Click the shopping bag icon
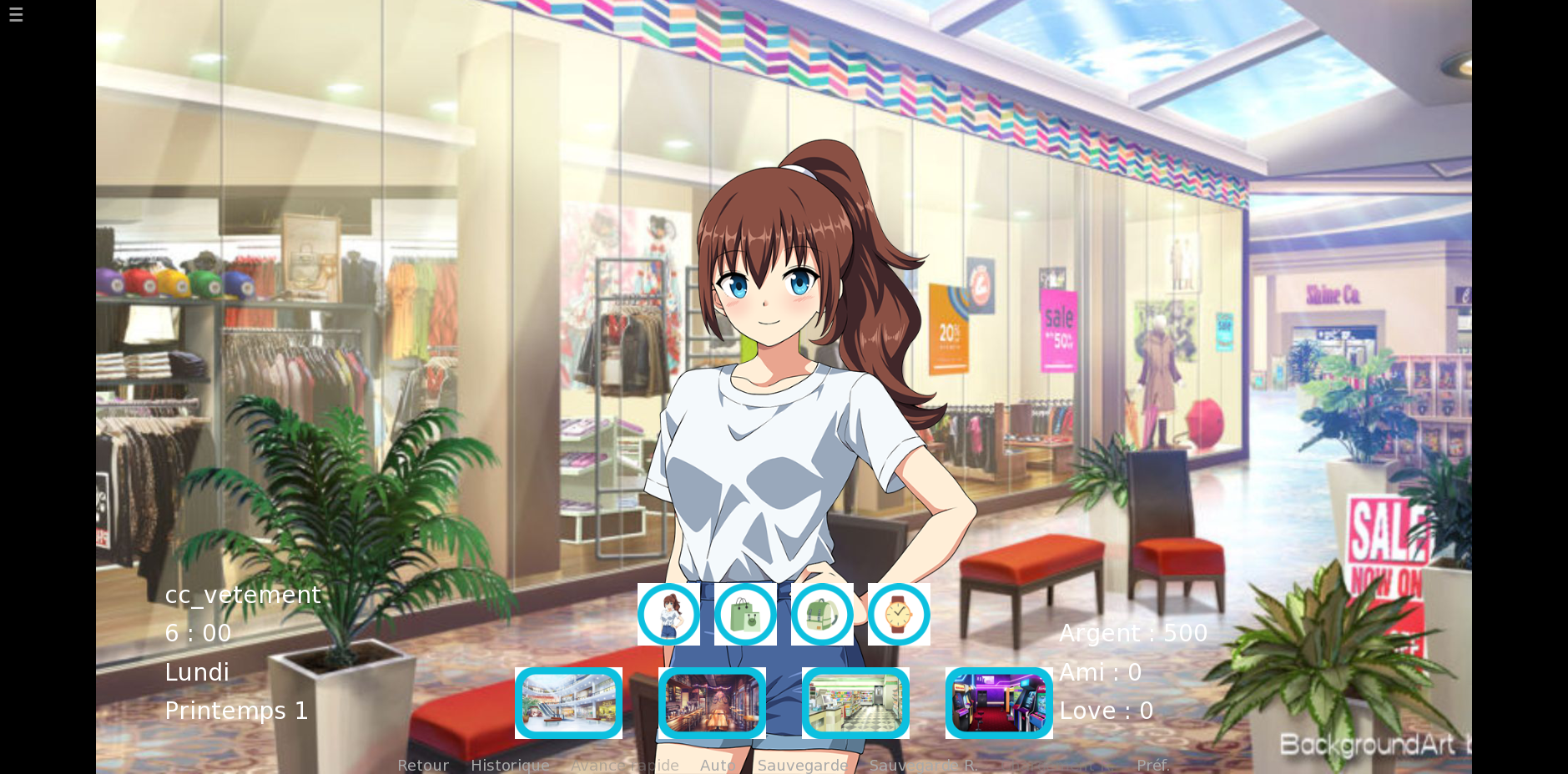 click(744, 615)
